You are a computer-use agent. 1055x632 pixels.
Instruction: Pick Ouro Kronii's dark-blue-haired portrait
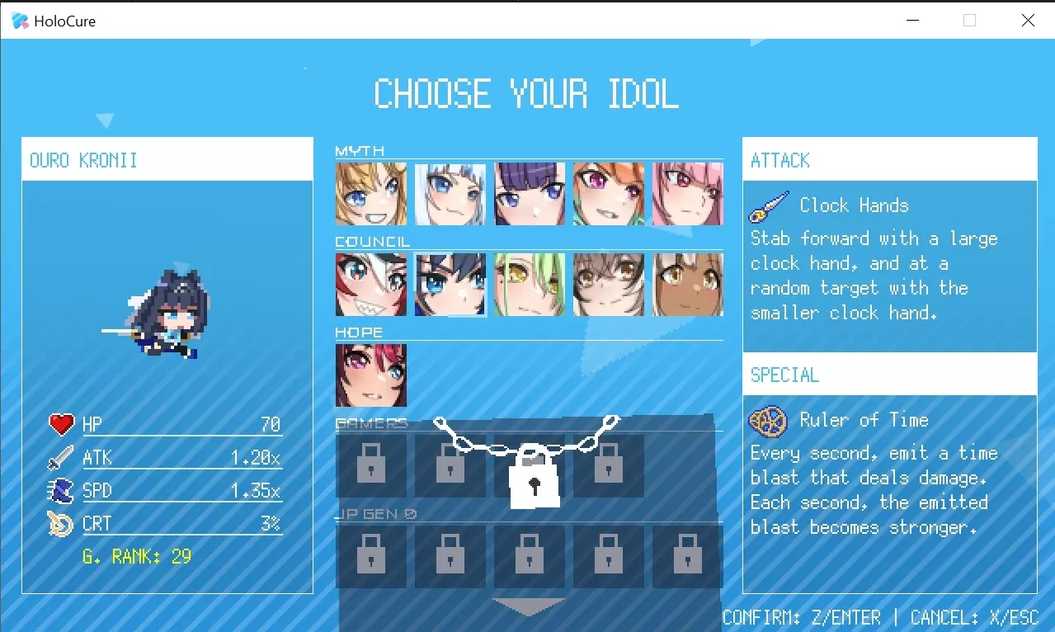pyautogui.click(x=450, y=284)
